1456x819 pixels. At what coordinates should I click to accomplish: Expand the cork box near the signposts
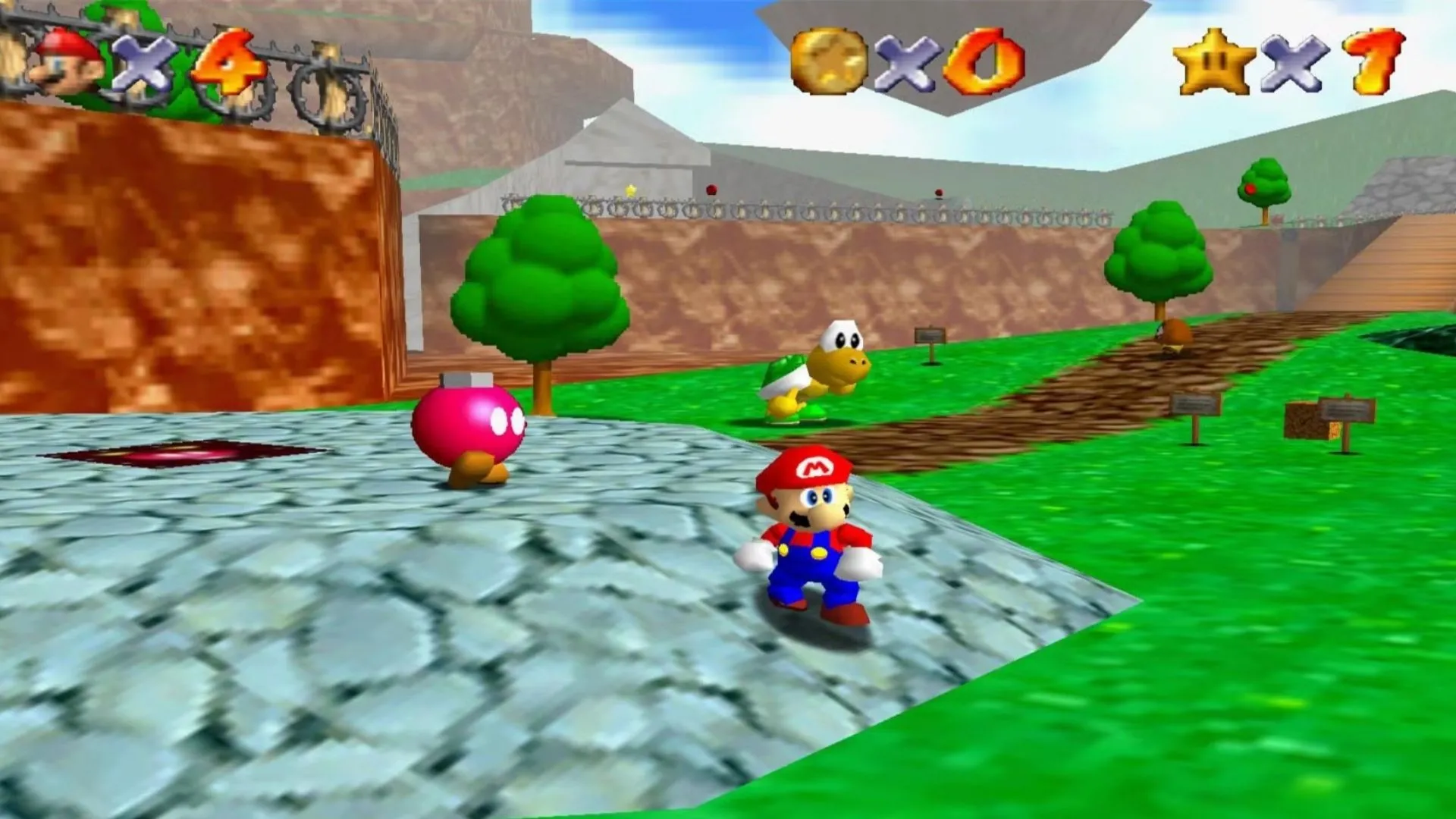pyautogui.click(x=1301, y=419)
